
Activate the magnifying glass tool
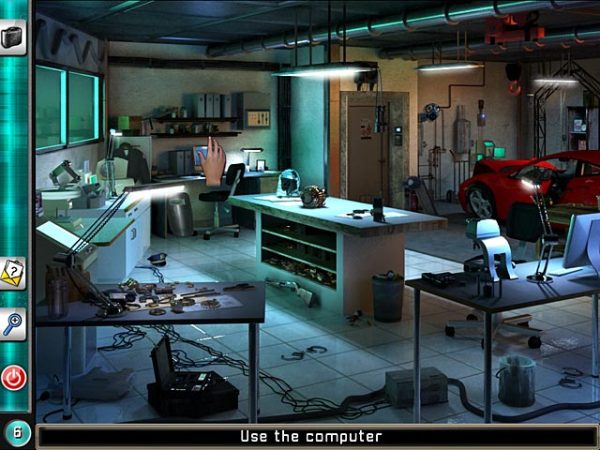(x=13, y=323)
